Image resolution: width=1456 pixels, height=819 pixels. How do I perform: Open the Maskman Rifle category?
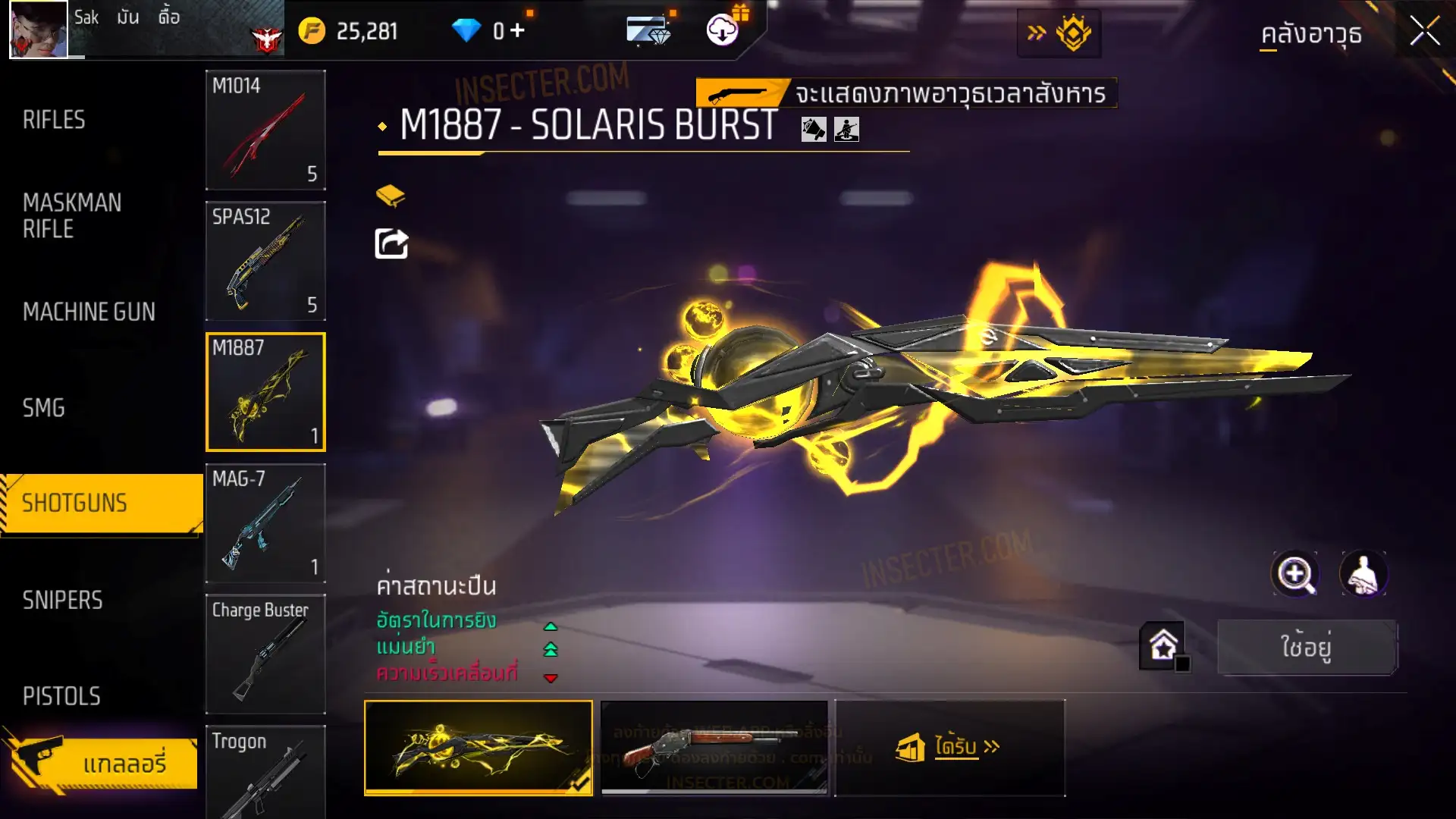pyautogui.click(x=72, y=215)
